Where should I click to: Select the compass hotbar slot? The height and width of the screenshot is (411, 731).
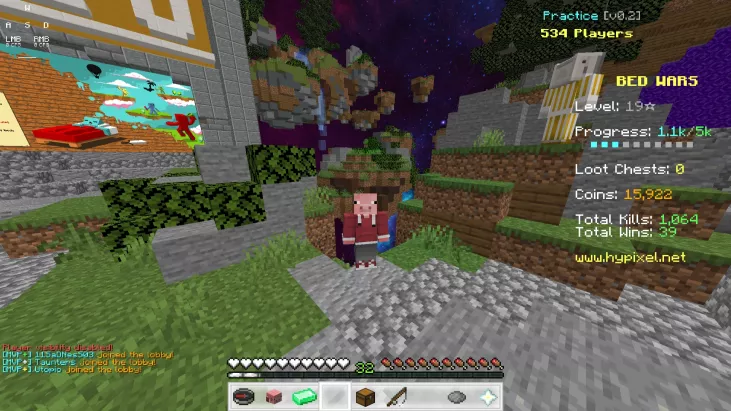coord(242,397)
